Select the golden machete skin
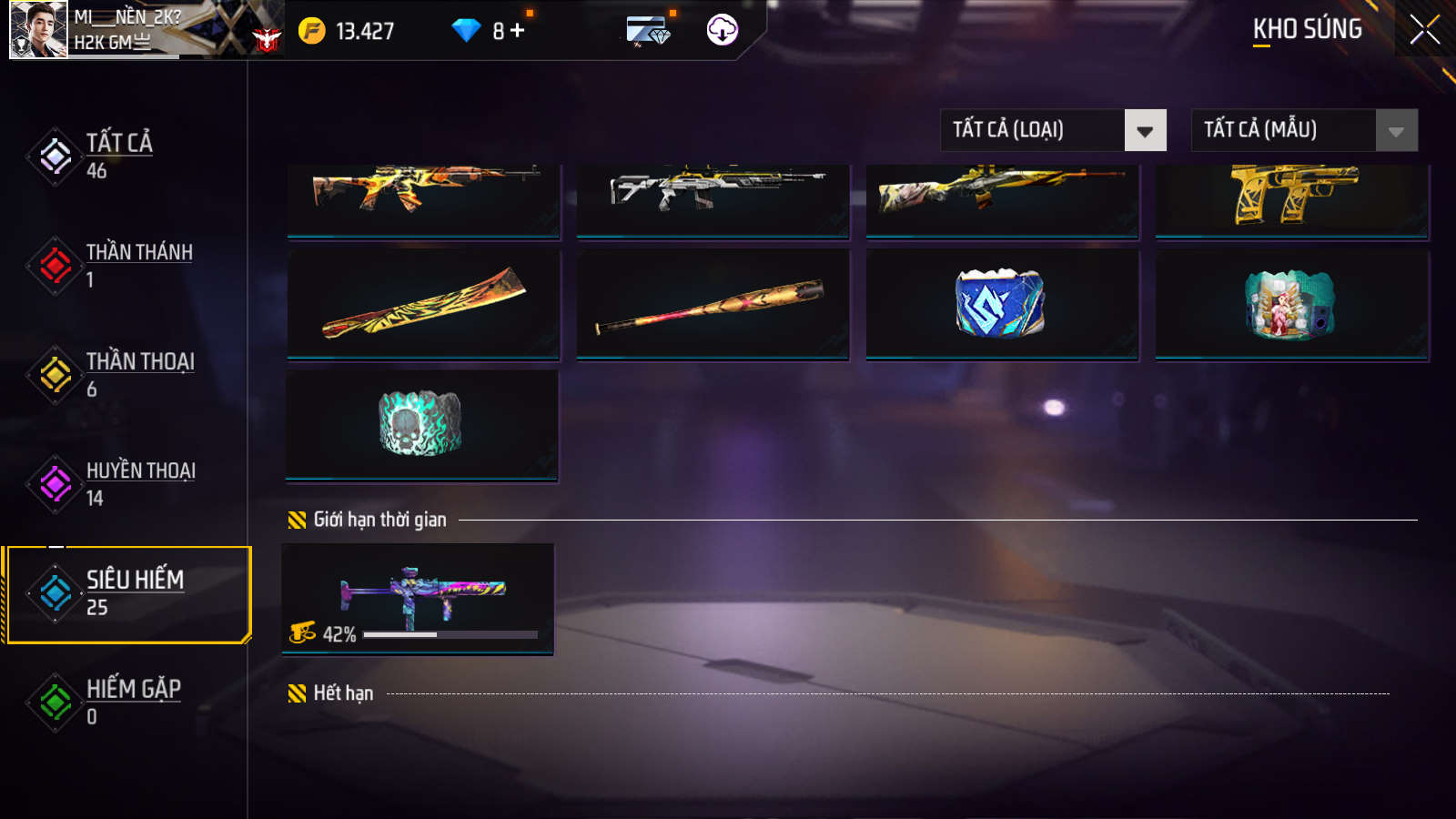1456x819 pixels. tap(423, 304)
